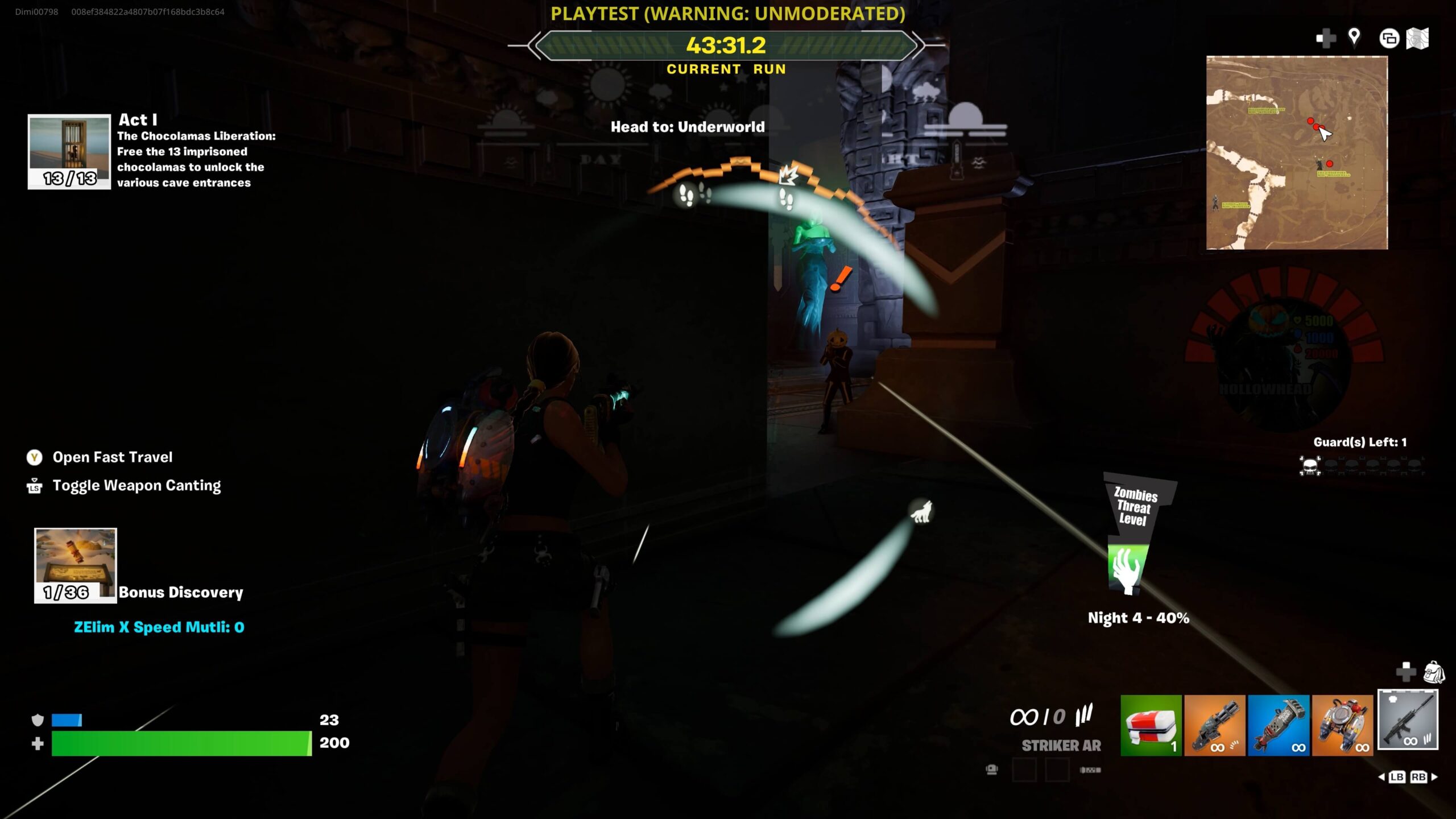The width and height of the screenshot is (1456, 819).
Task: Select the blue launcher weapon slot
Action: [1278, 725]
